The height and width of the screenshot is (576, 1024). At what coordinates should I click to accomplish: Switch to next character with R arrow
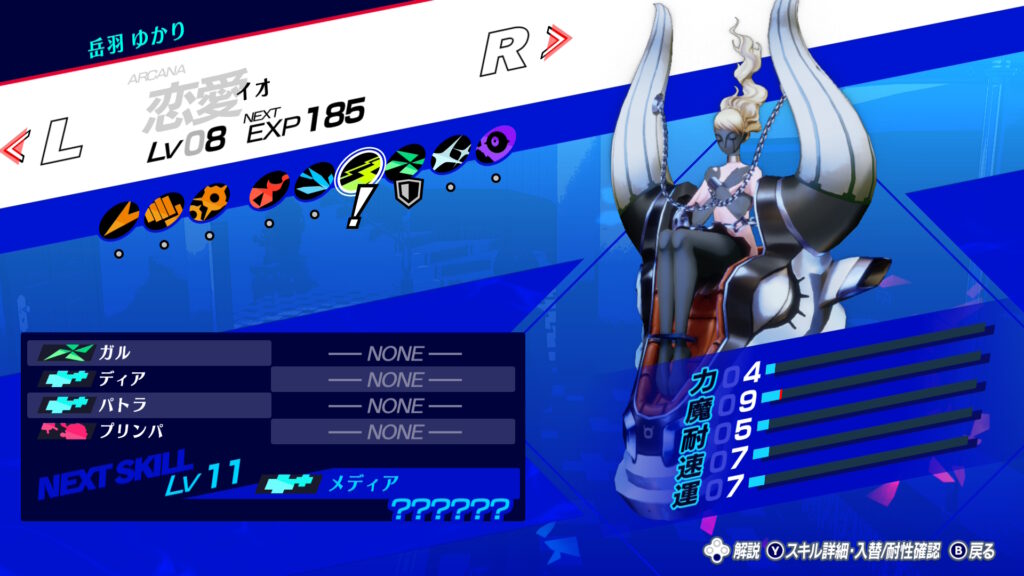pos(524,49)
